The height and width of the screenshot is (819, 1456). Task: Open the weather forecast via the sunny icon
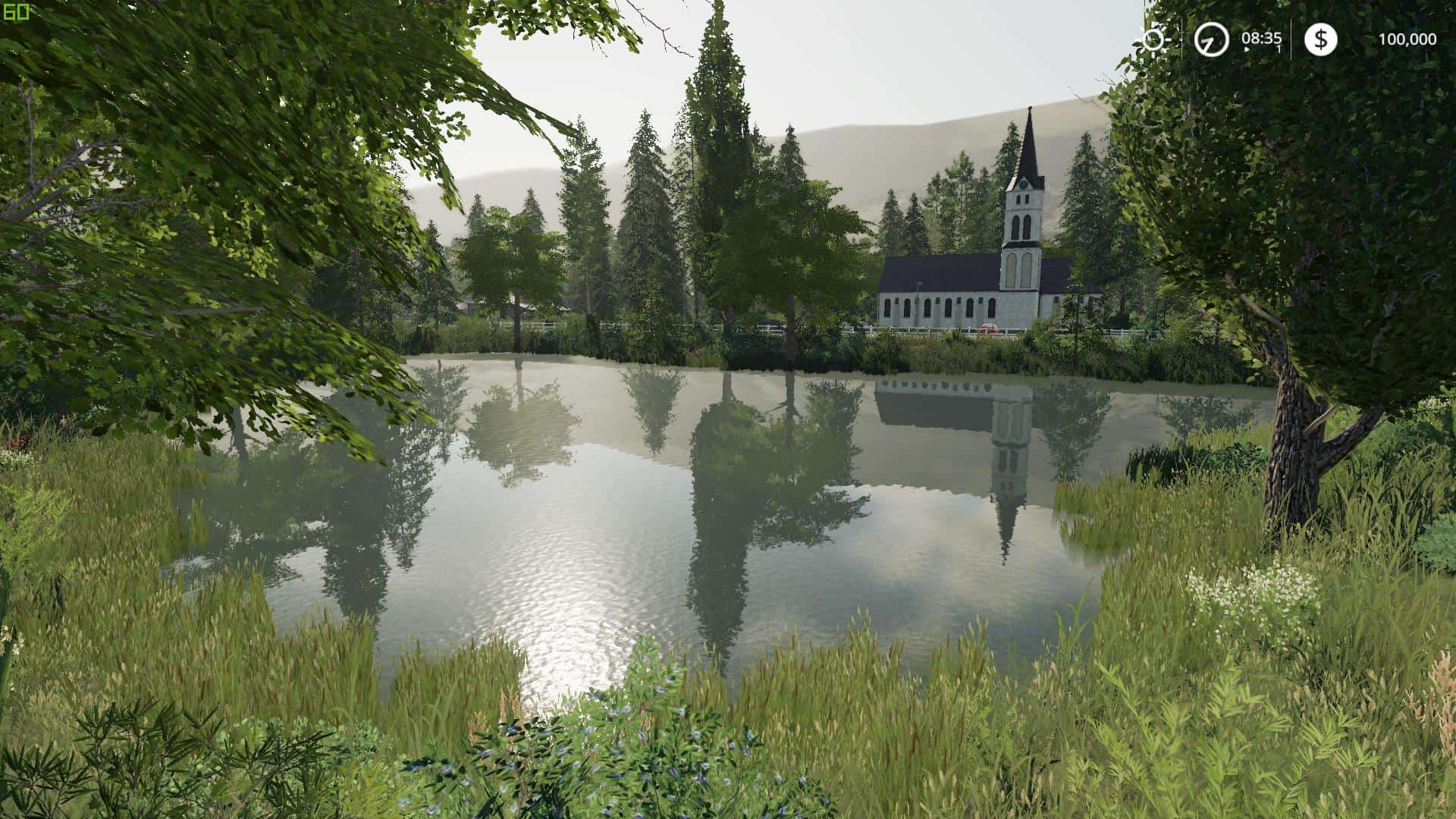tap(1151, 39)
